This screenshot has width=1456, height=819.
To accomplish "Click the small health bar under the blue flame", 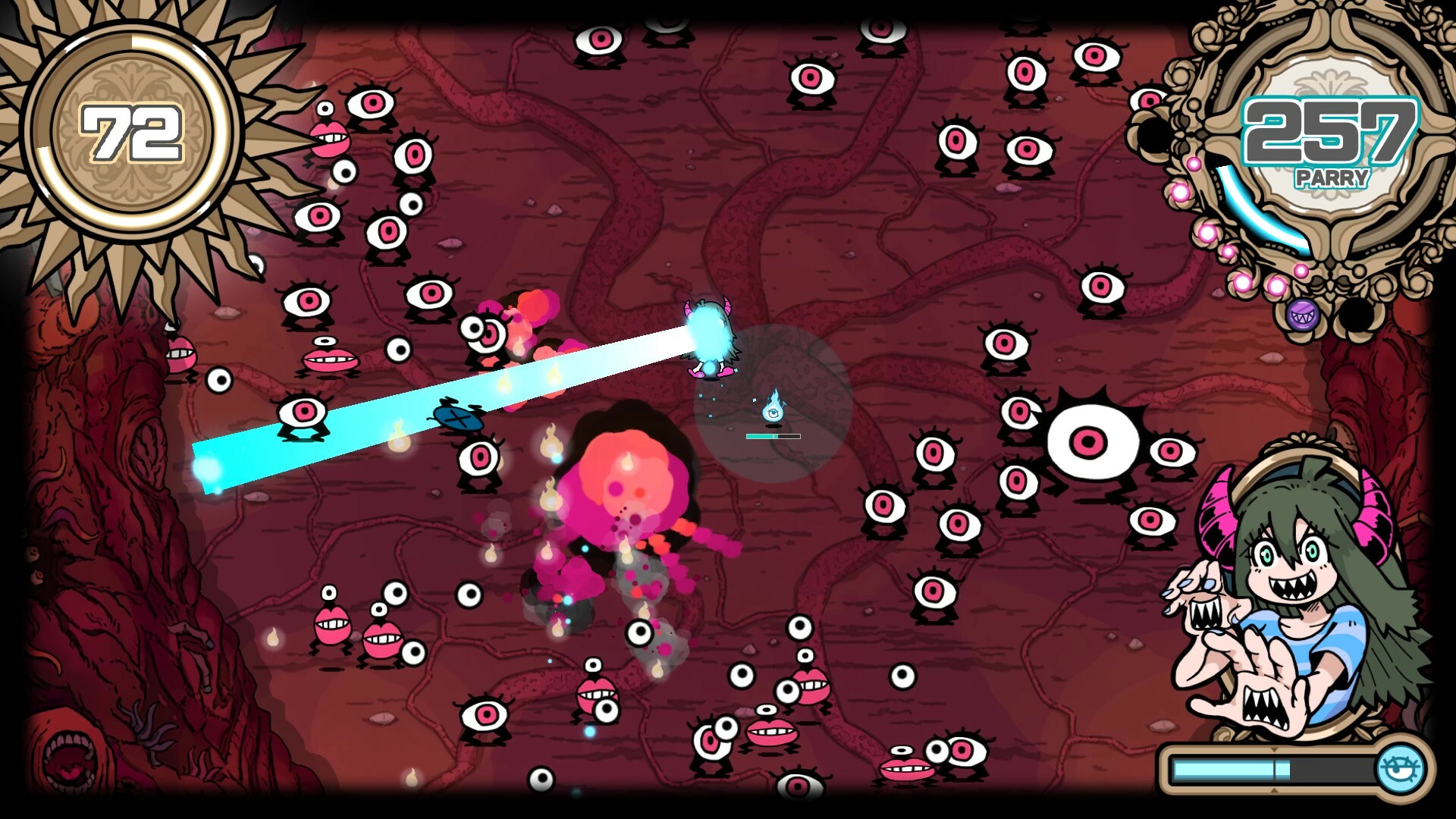I will pos(774,437).
